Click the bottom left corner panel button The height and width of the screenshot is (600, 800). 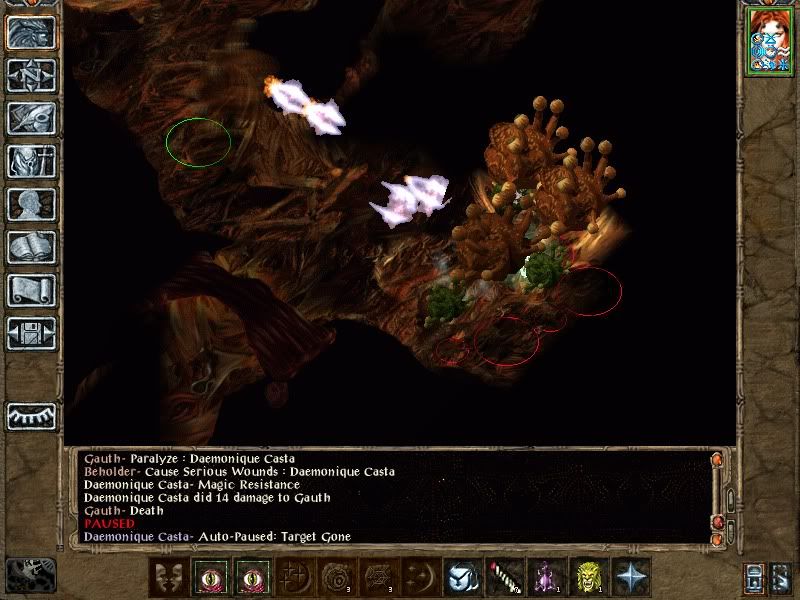click(30, 574)
